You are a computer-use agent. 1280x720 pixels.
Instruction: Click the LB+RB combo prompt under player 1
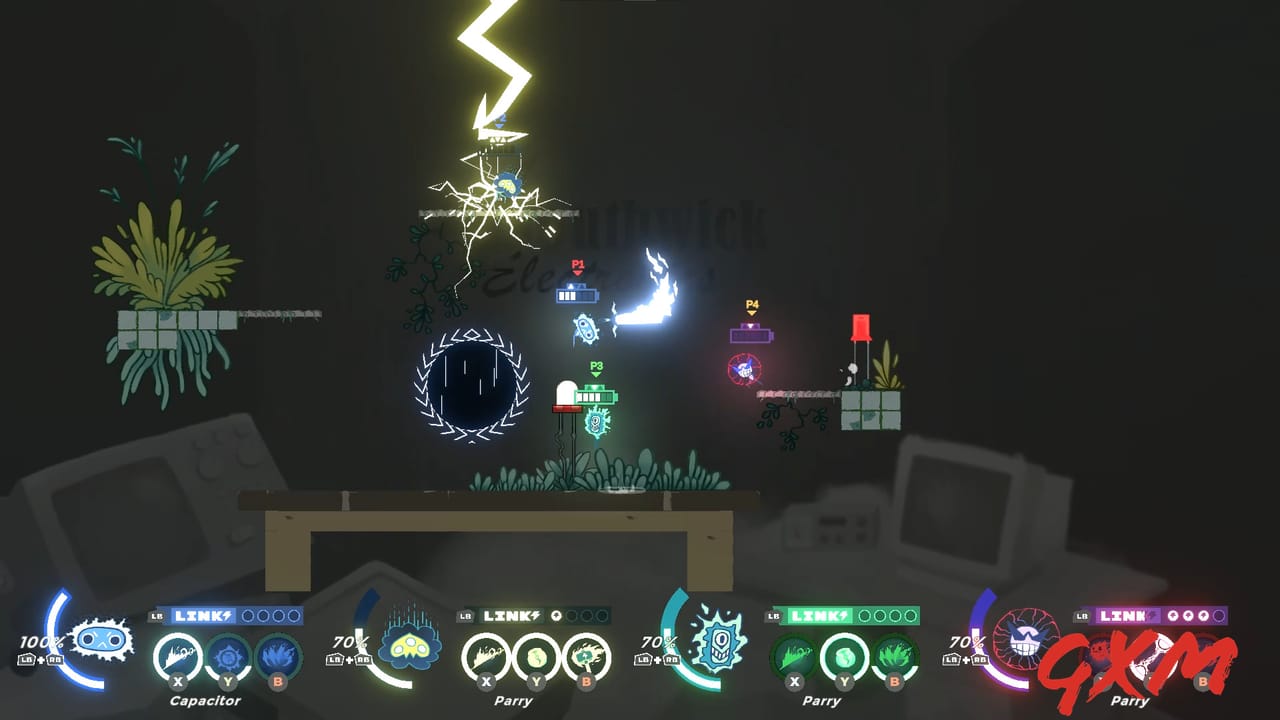(x=42, y=660)
